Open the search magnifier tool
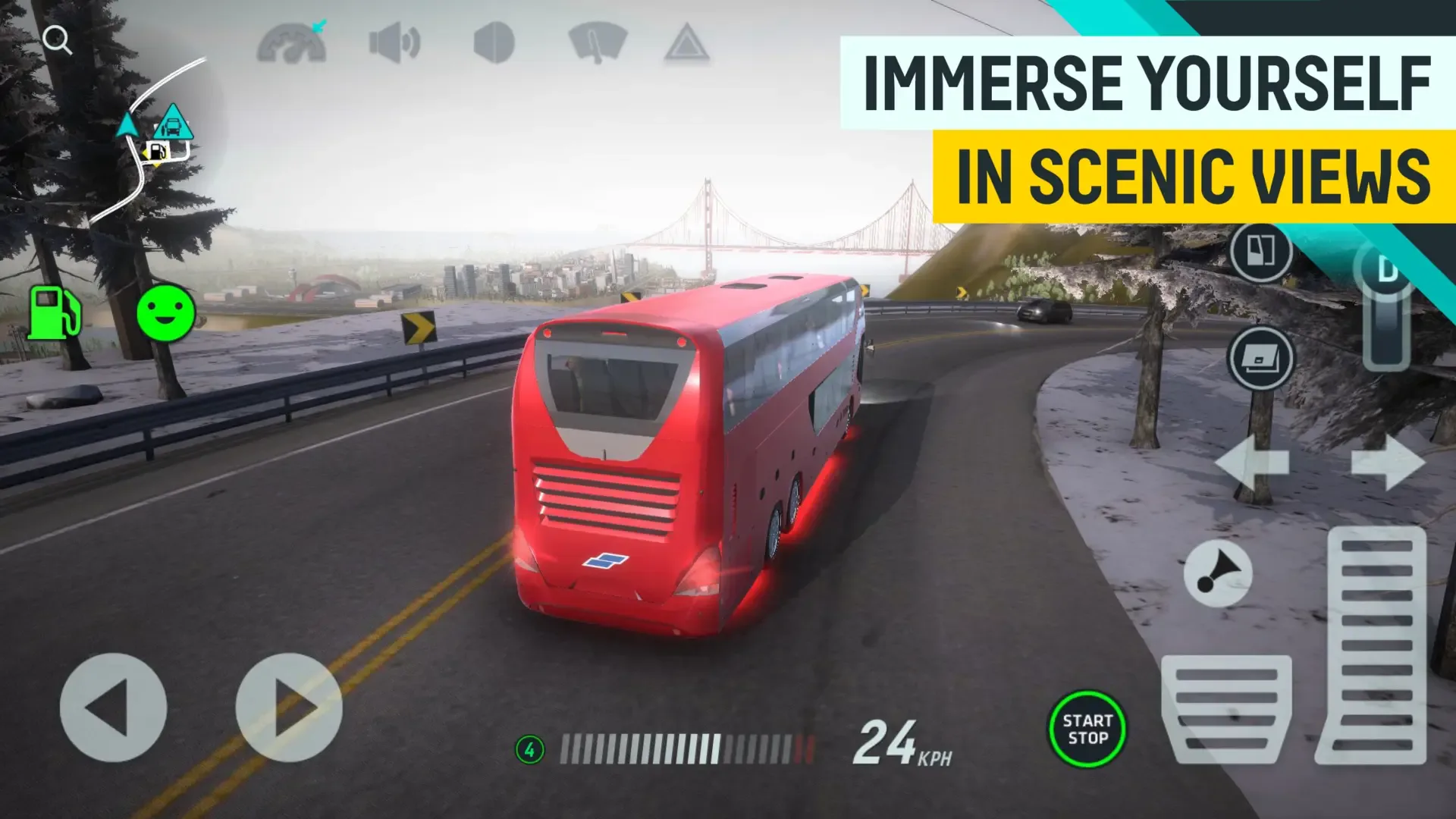Screen dimensions: 1456x819 coord(57,39)
